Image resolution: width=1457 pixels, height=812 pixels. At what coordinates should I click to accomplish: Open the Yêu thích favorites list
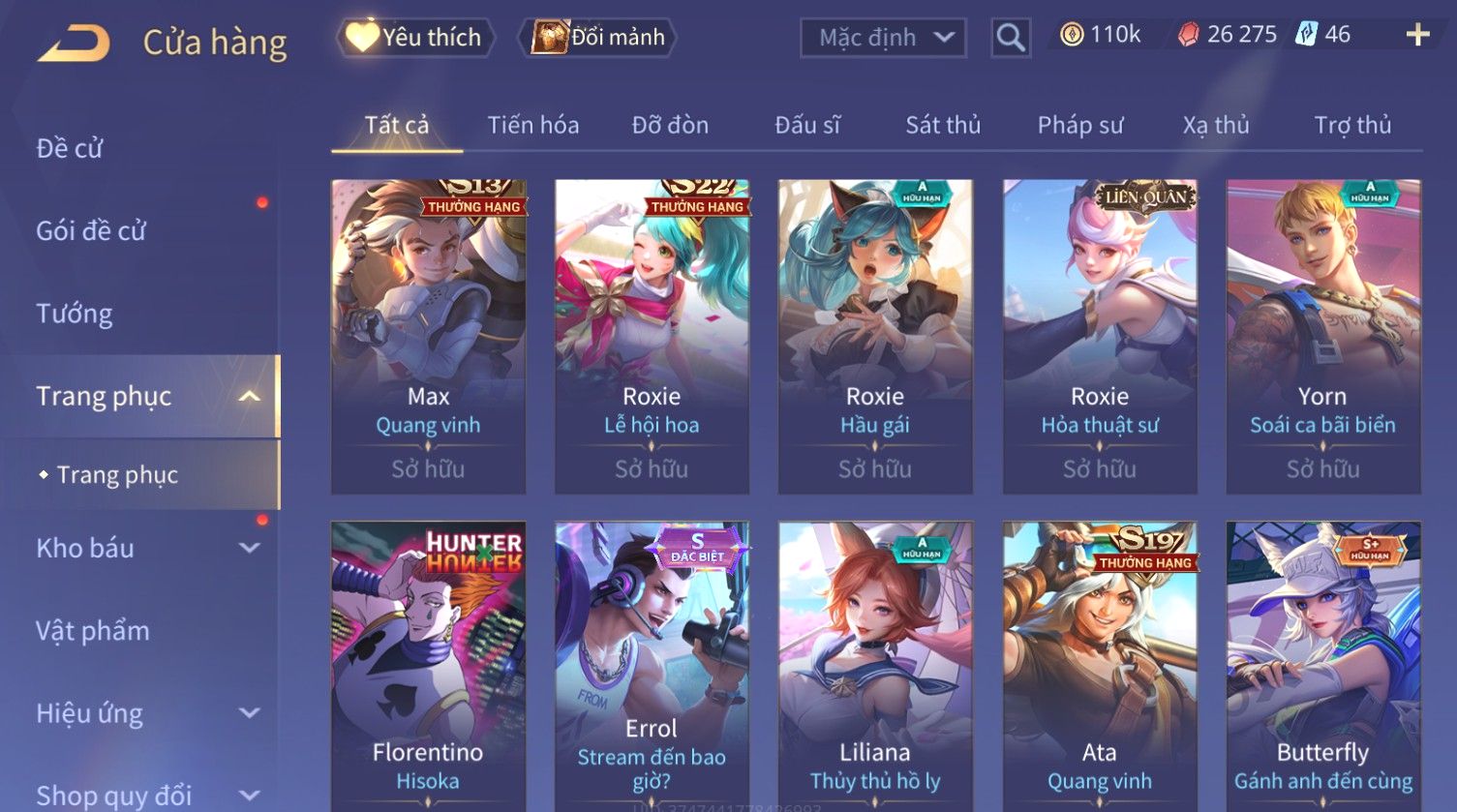point(415,38)
